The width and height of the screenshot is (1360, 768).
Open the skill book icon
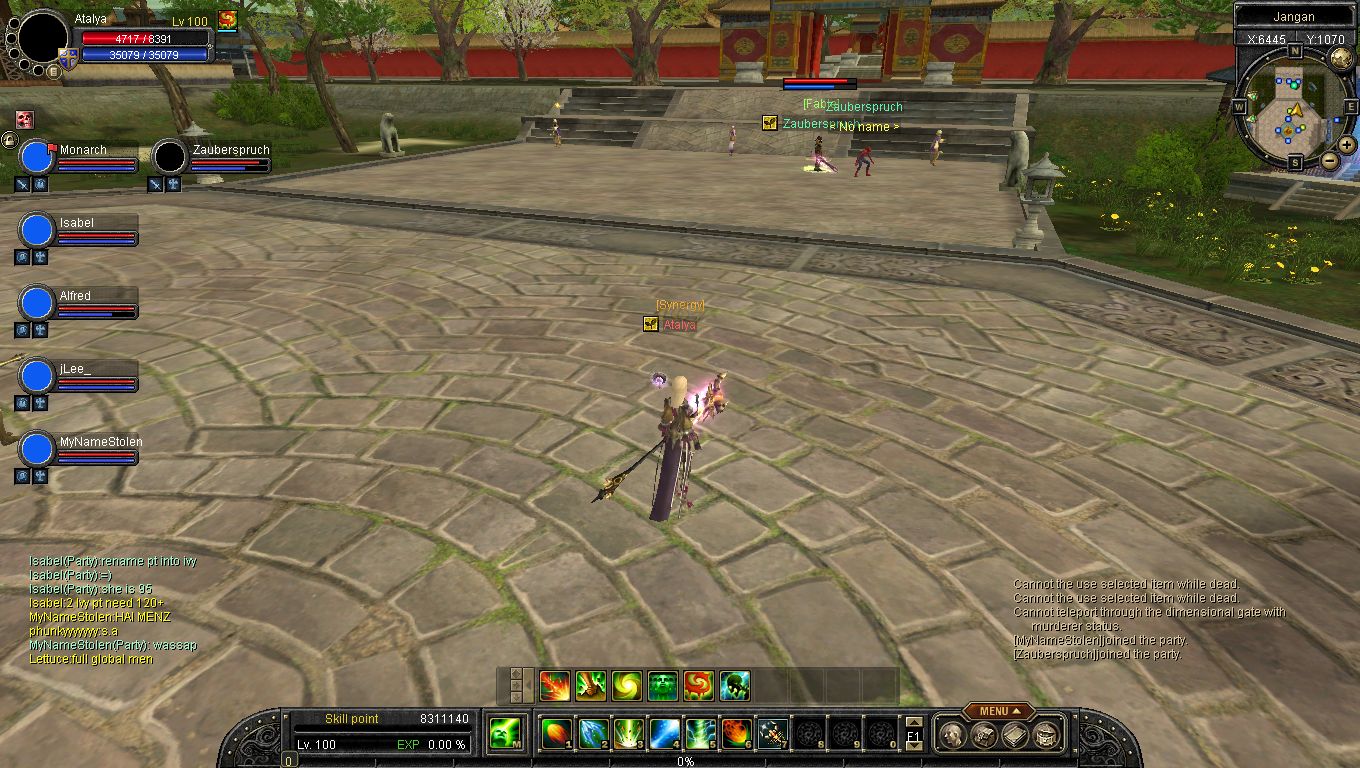(x=1015, y=734)
